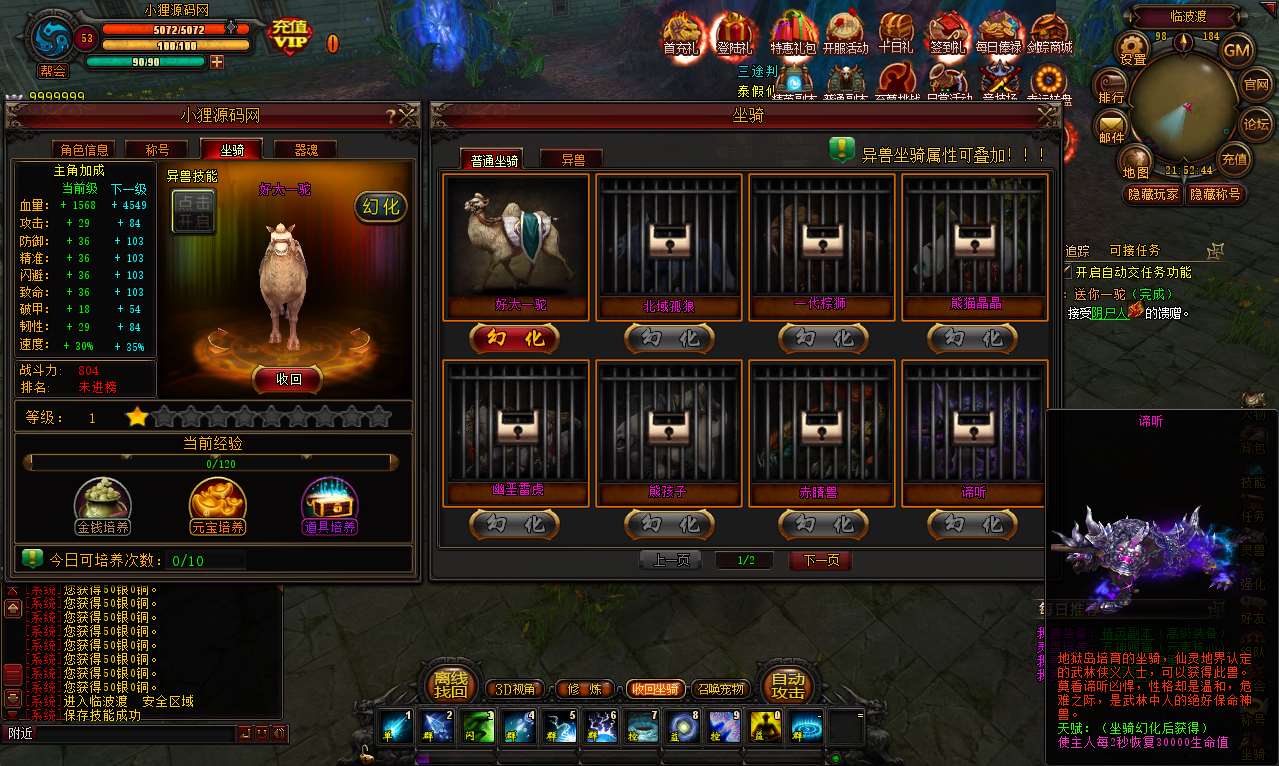Screen dimensions: 1279x766
Task: Close the 坐骑 mount list window
Action: (x=1047, y=114)
